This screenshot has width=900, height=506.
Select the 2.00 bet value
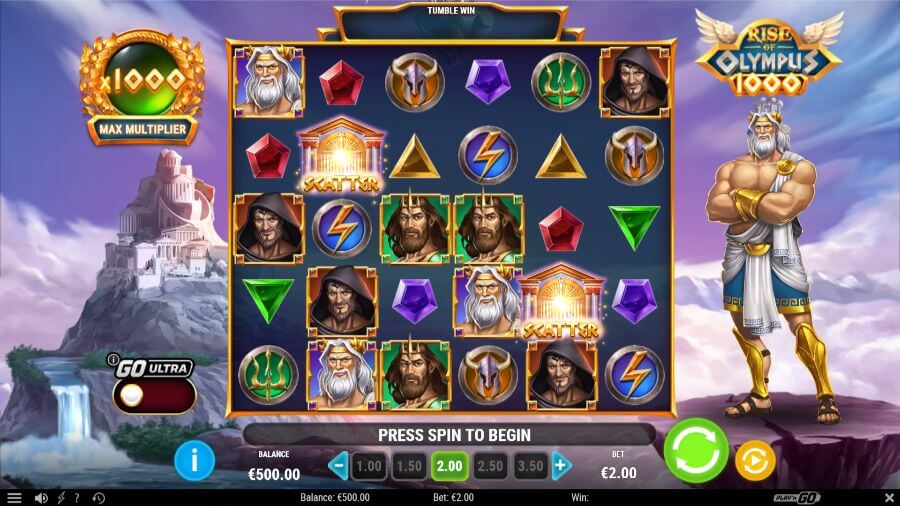(449, 466)
